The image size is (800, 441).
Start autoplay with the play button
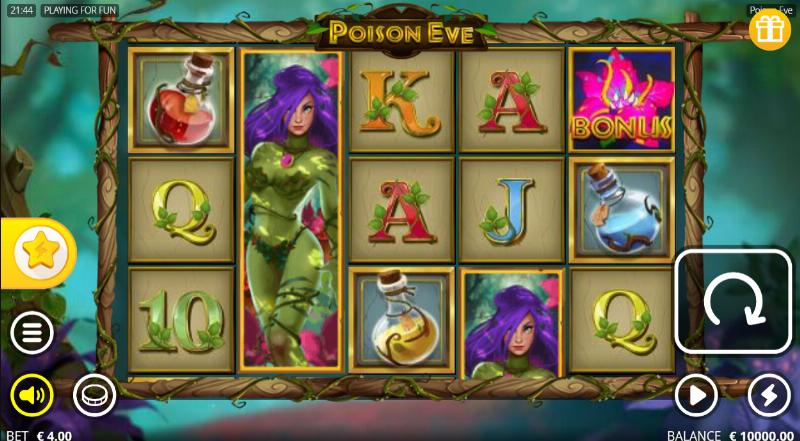coord(696,396)
